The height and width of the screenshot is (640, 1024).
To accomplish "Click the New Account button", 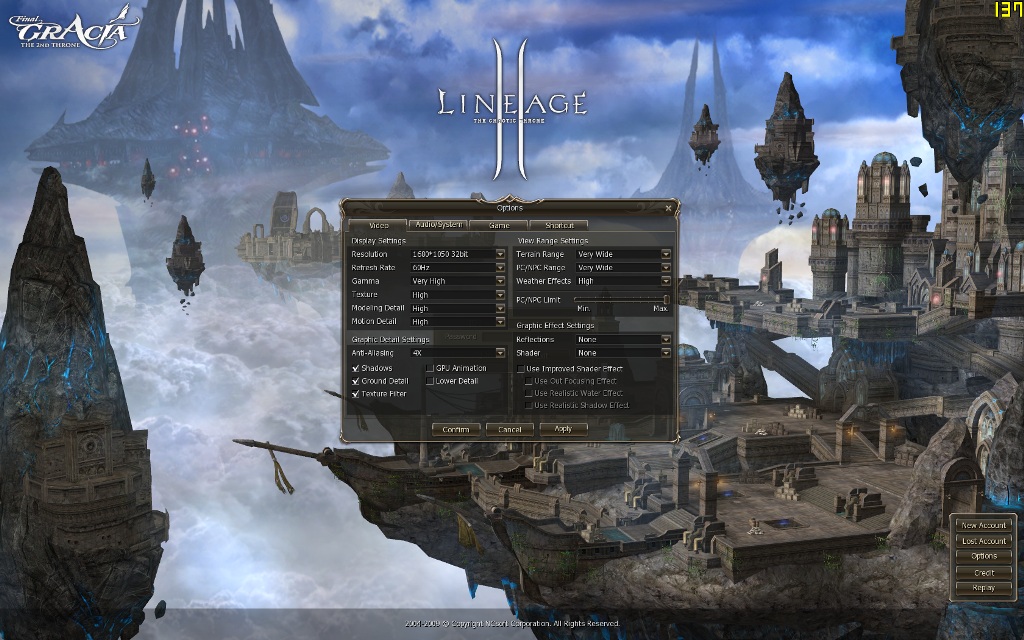I will (983, 525).
